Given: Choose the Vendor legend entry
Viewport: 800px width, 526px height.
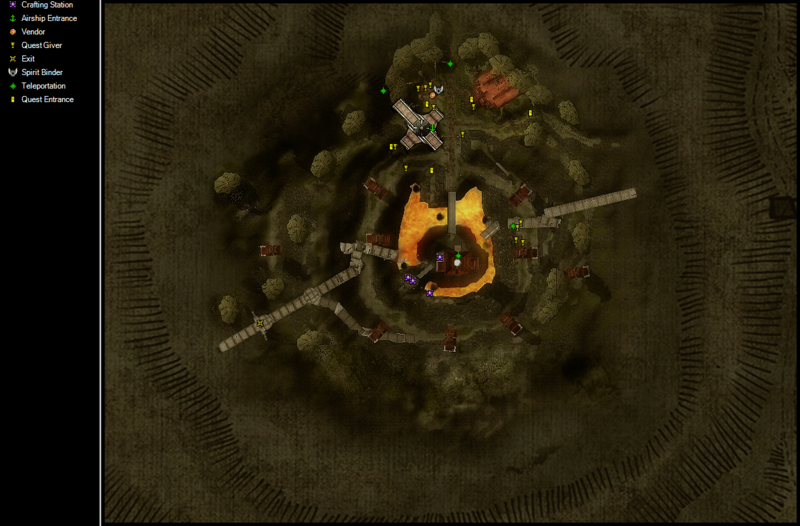Looking at the screenshot, I should [33, 32].
